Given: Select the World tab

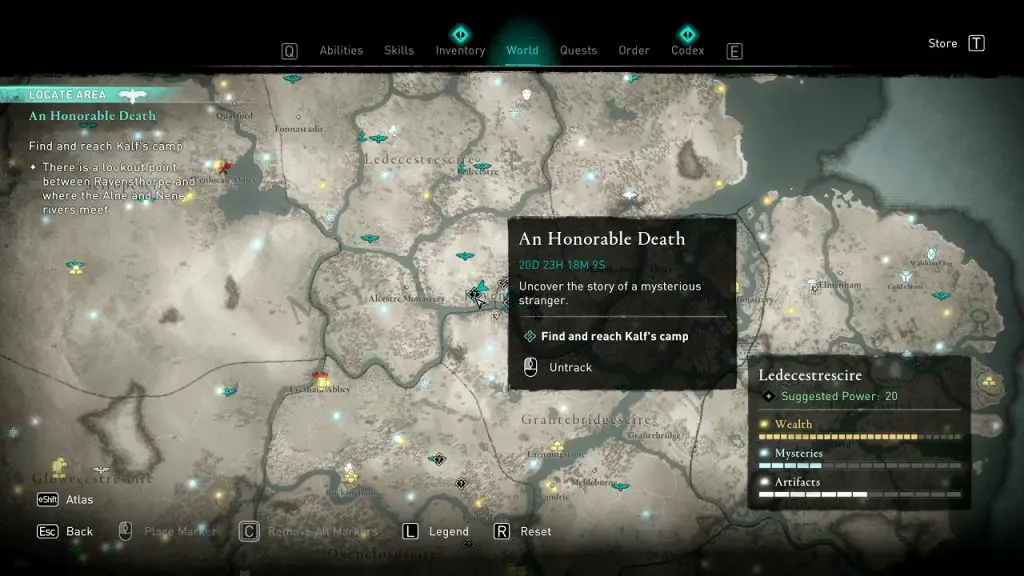Looking at the screenshot, I should click(x=522, y=51).
